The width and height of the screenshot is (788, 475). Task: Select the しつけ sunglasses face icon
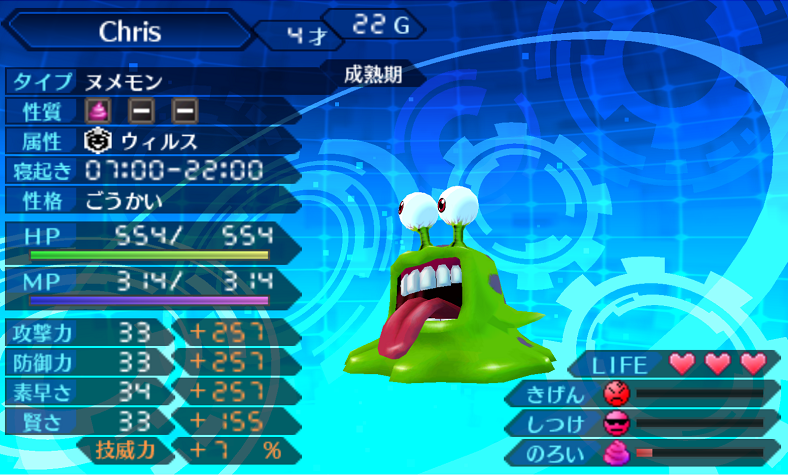click(x=618, y=422)
